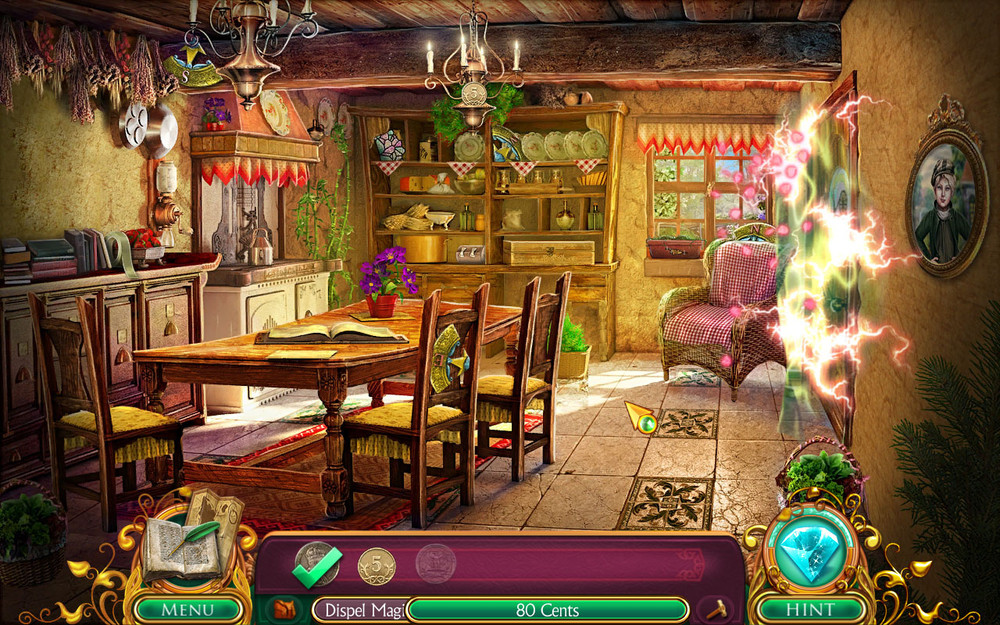The height and width of the screenshot is (625, 1000).
Task: Open the Menu button
Action: click(x=188, y=609)
